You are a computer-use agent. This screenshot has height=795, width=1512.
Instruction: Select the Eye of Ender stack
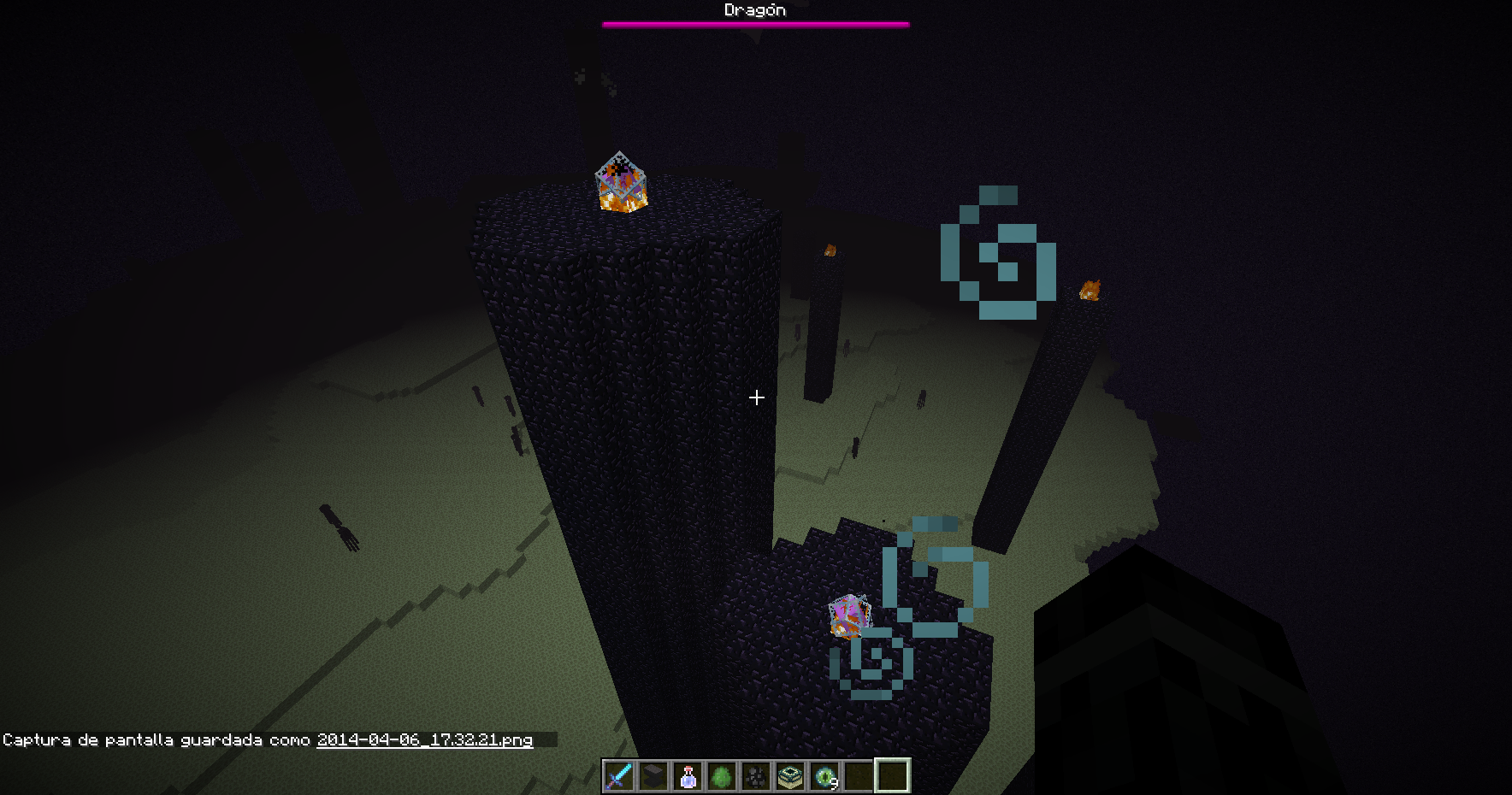click(x=824, y=776)
